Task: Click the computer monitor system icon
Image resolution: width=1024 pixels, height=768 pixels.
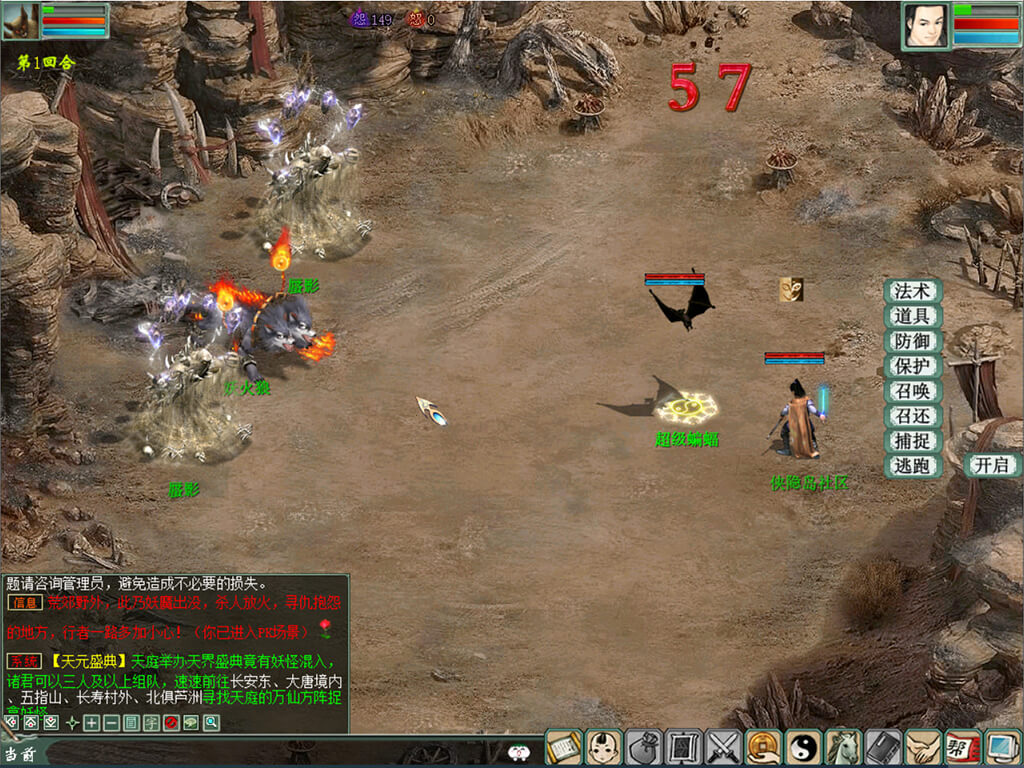Action: tap(1002, 748)
